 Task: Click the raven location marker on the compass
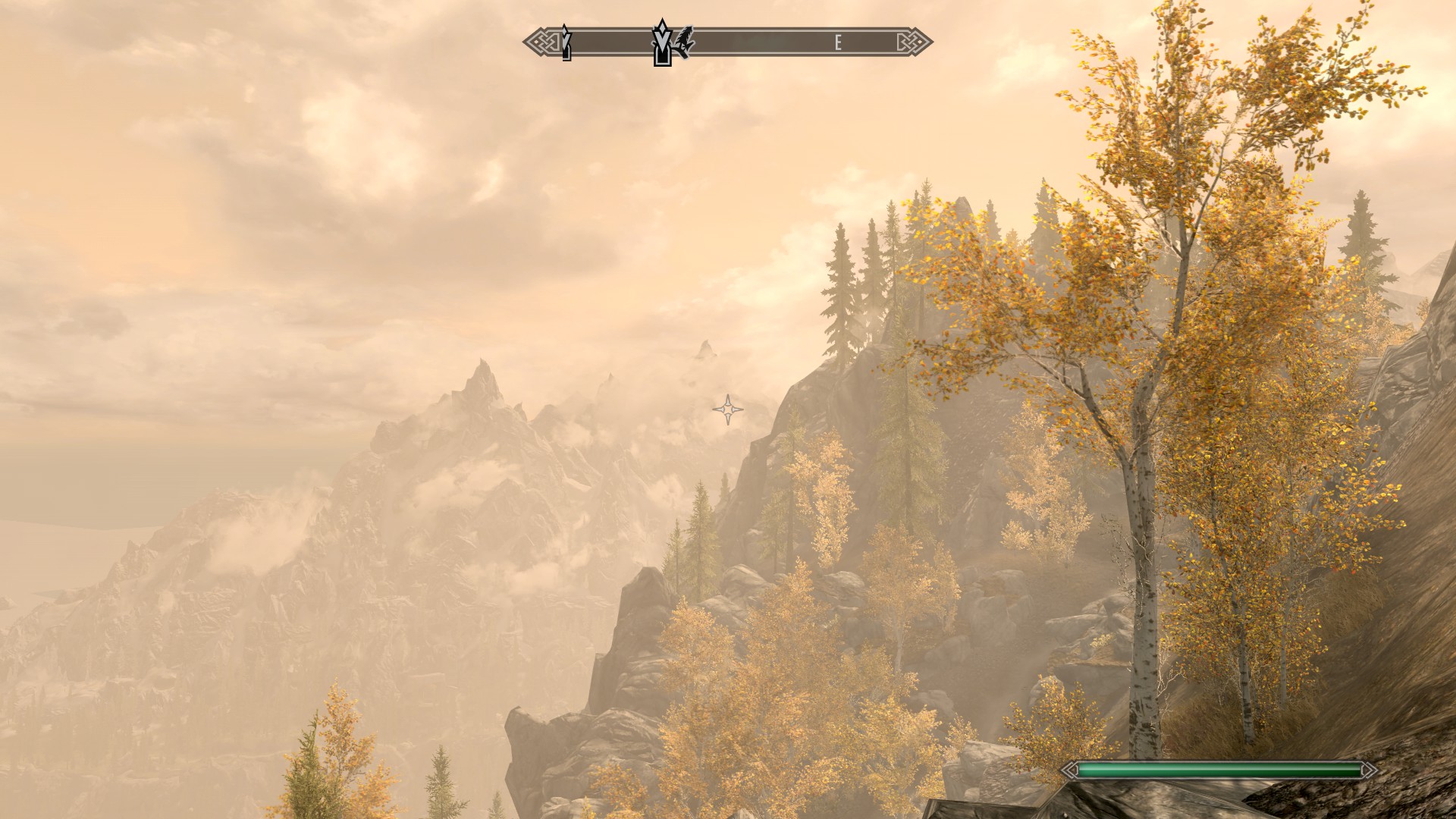pyautogui.click(x=686, y=42)
